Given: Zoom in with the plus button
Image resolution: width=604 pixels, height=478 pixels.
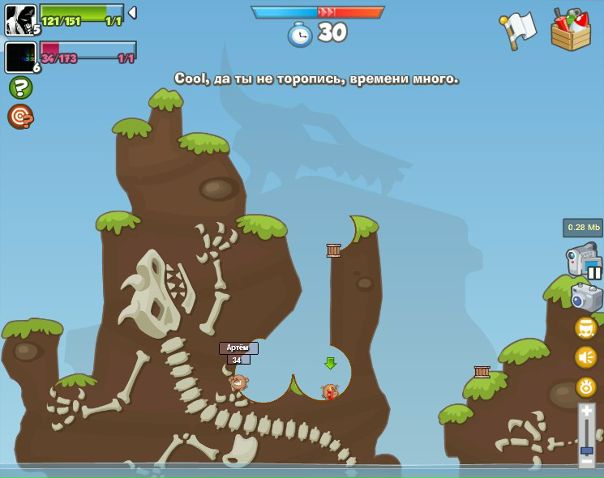Looking at the screenshot, I should pyautogui.click(x=587, y=409).
